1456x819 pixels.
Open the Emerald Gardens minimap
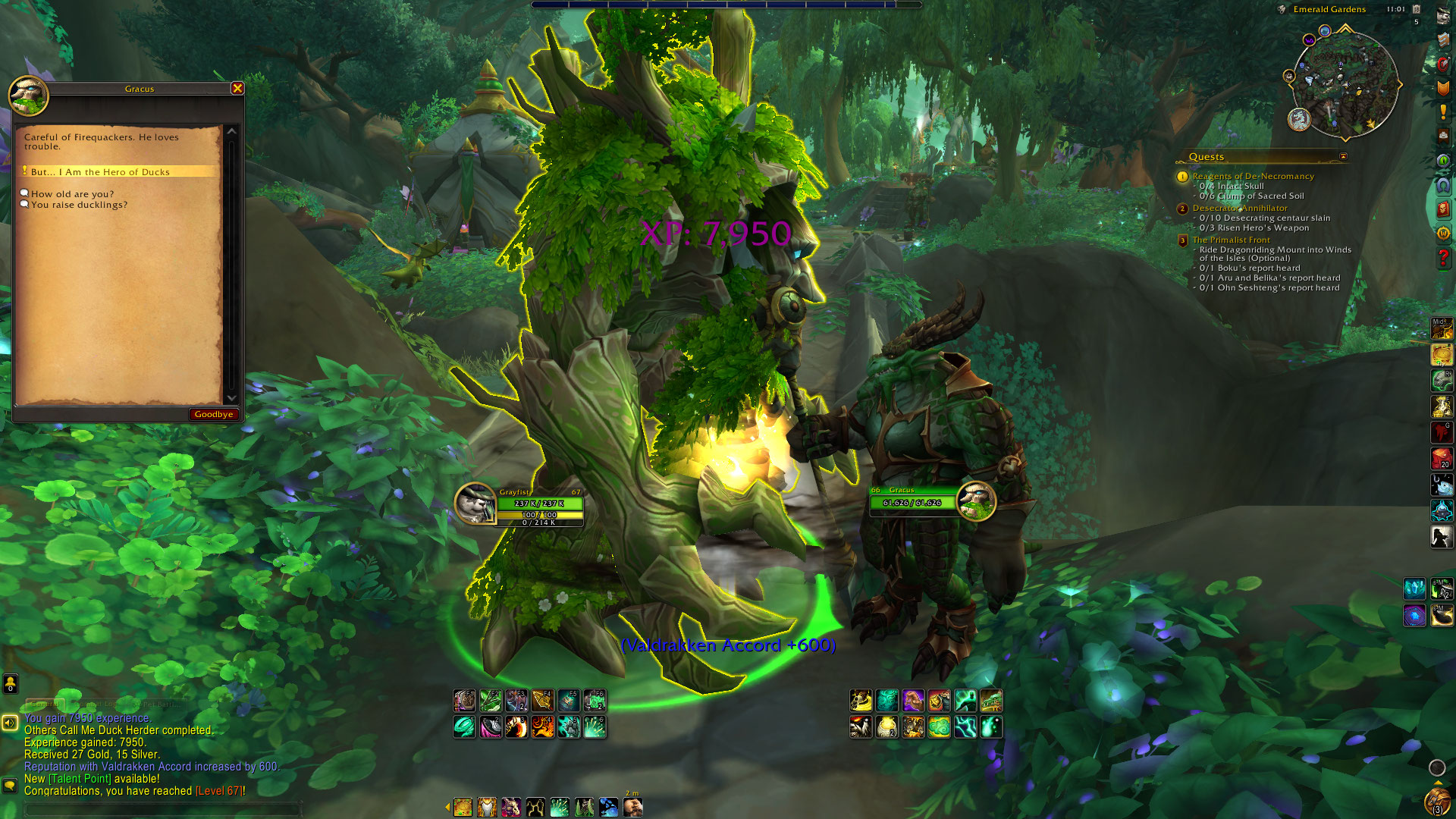tap(1344, 85)
